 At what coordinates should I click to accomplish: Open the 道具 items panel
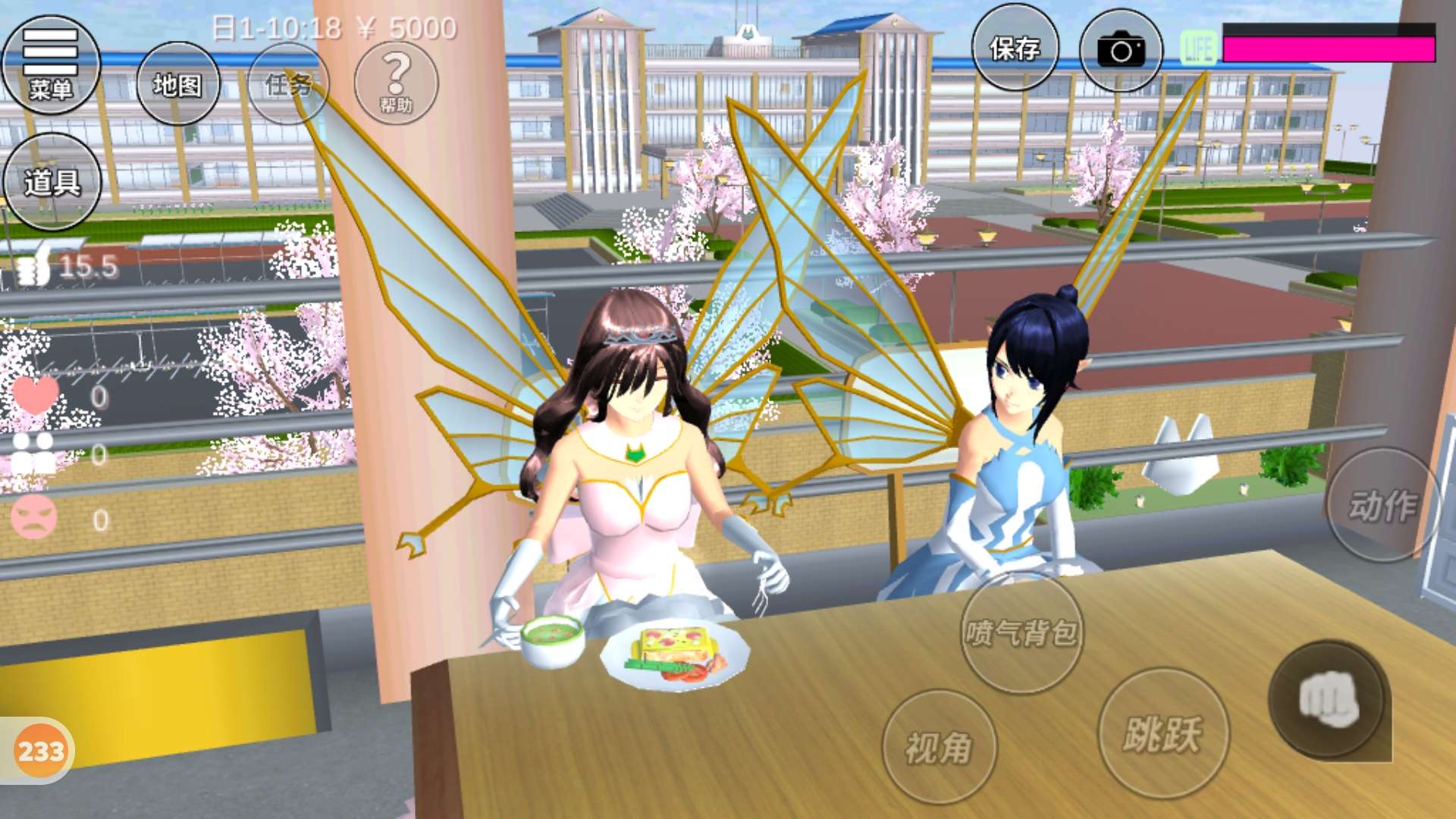(x=52, y=182)
